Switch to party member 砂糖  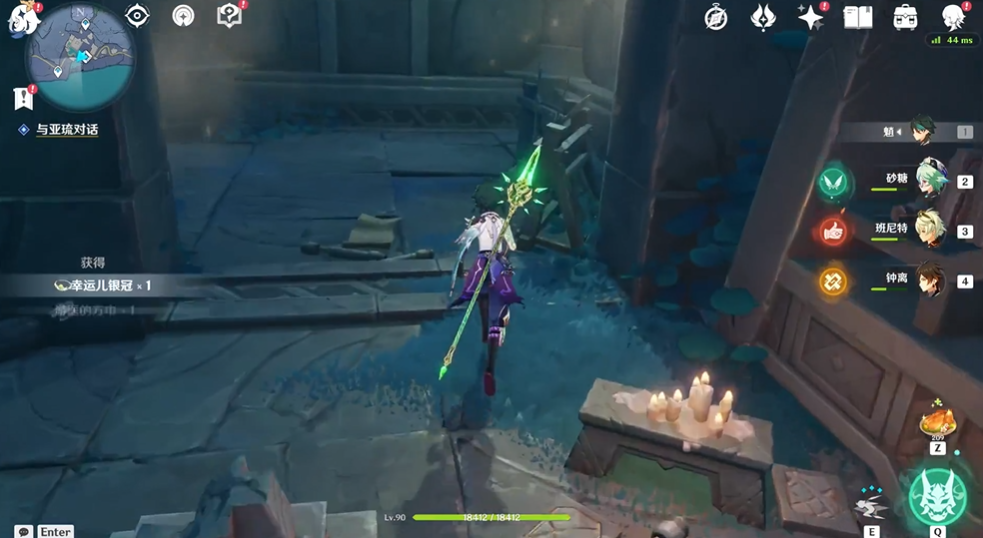(931, 179)
